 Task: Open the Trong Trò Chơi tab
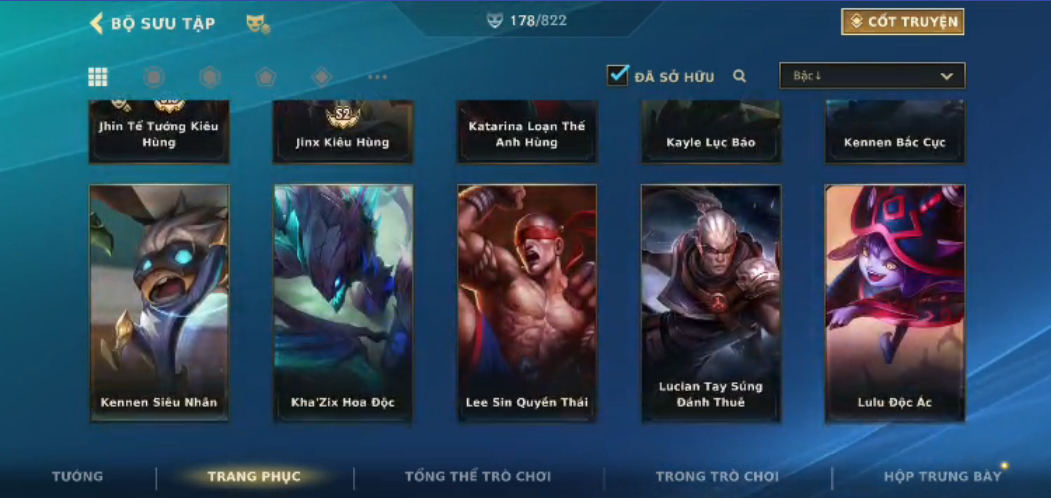click(x=717, y=476)
